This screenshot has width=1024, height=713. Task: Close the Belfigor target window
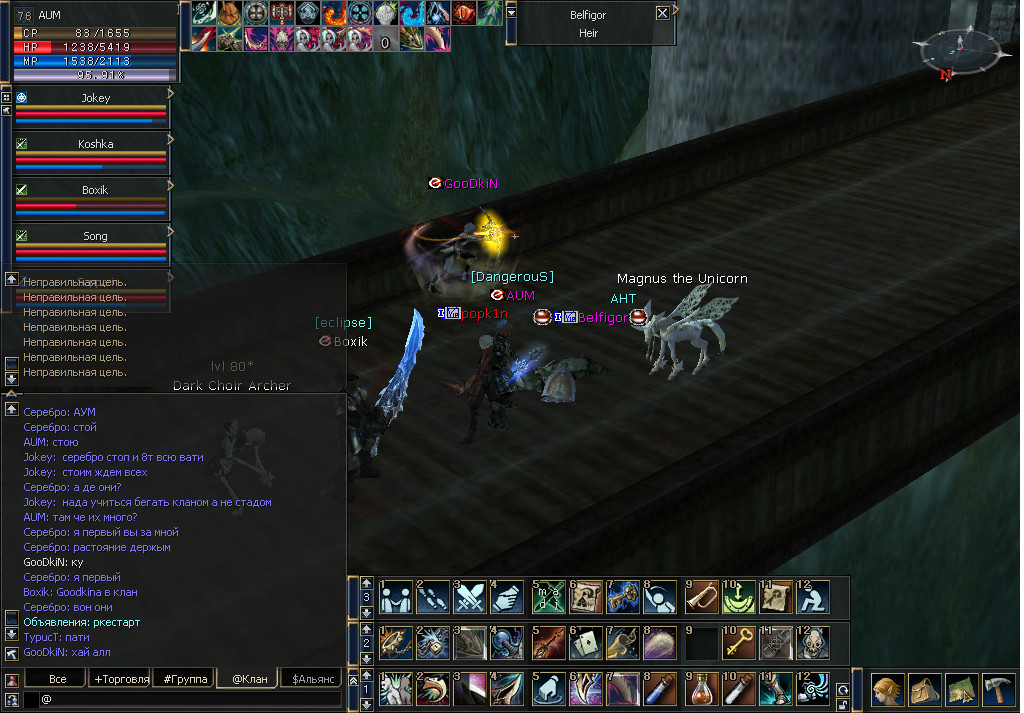[662, 14]
